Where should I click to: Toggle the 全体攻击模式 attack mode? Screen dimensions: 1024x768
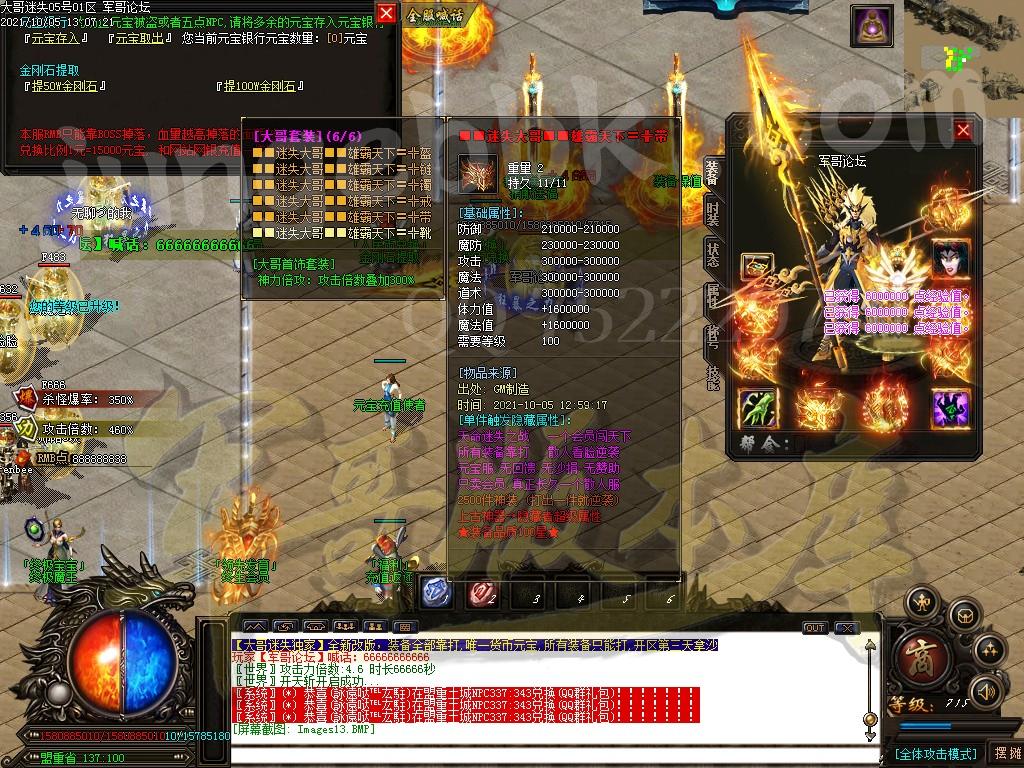(x=935, y=753)
